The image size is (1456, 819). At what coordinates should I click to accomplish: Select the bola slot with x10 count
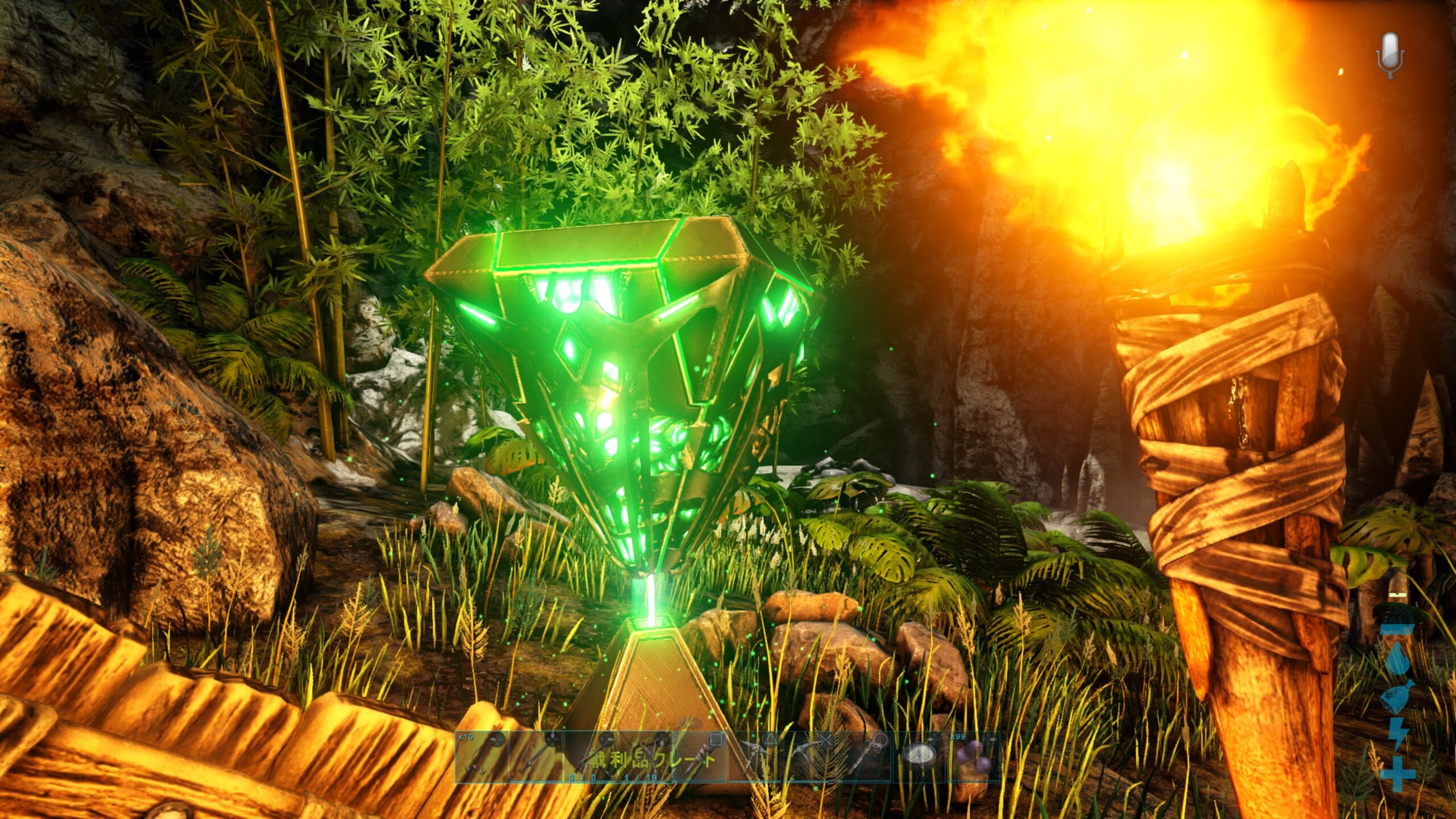pyautogui.click(x=481, y=757)
